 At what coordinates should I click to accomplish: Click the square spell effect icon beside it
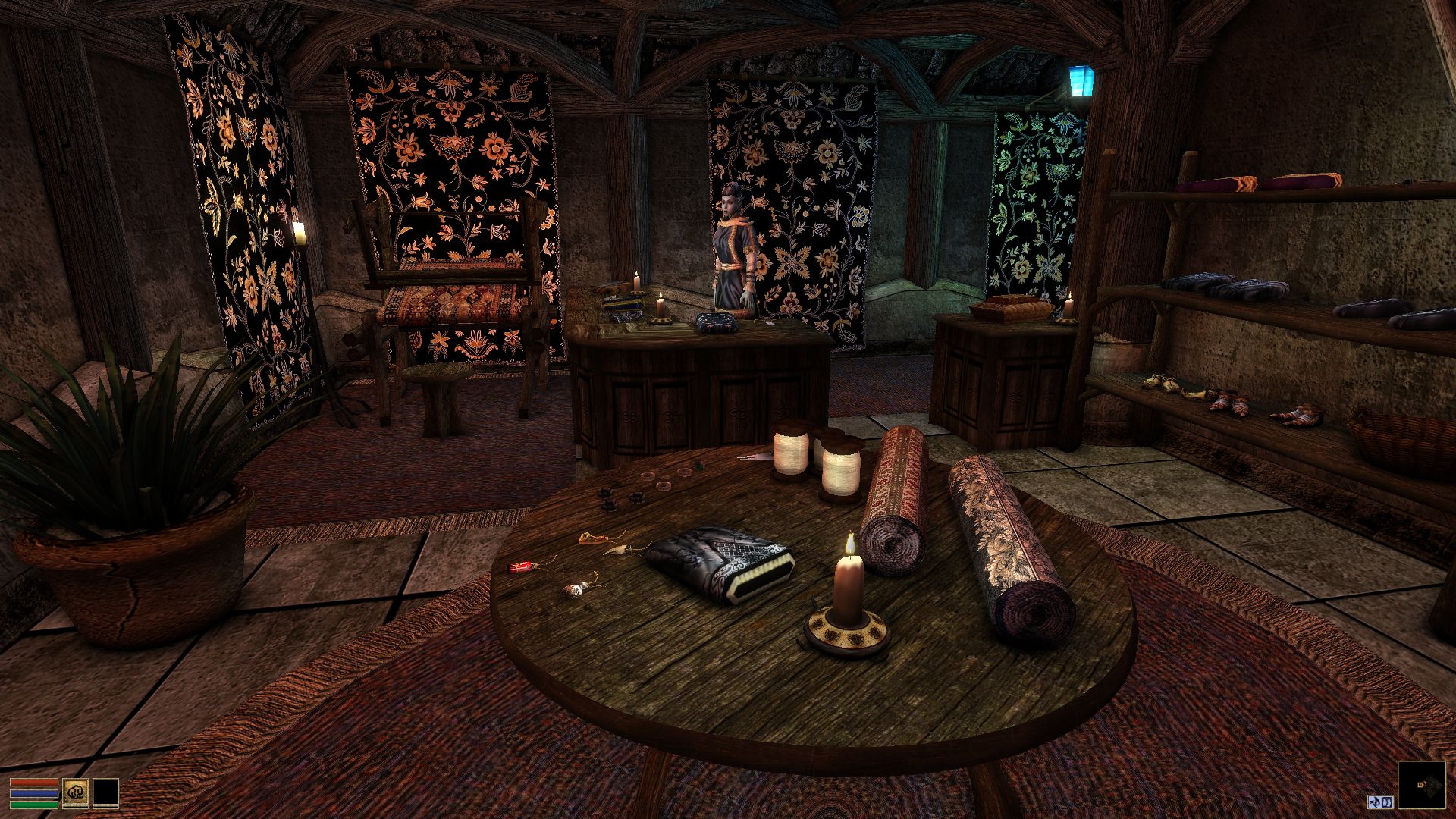click(1386, 802)
